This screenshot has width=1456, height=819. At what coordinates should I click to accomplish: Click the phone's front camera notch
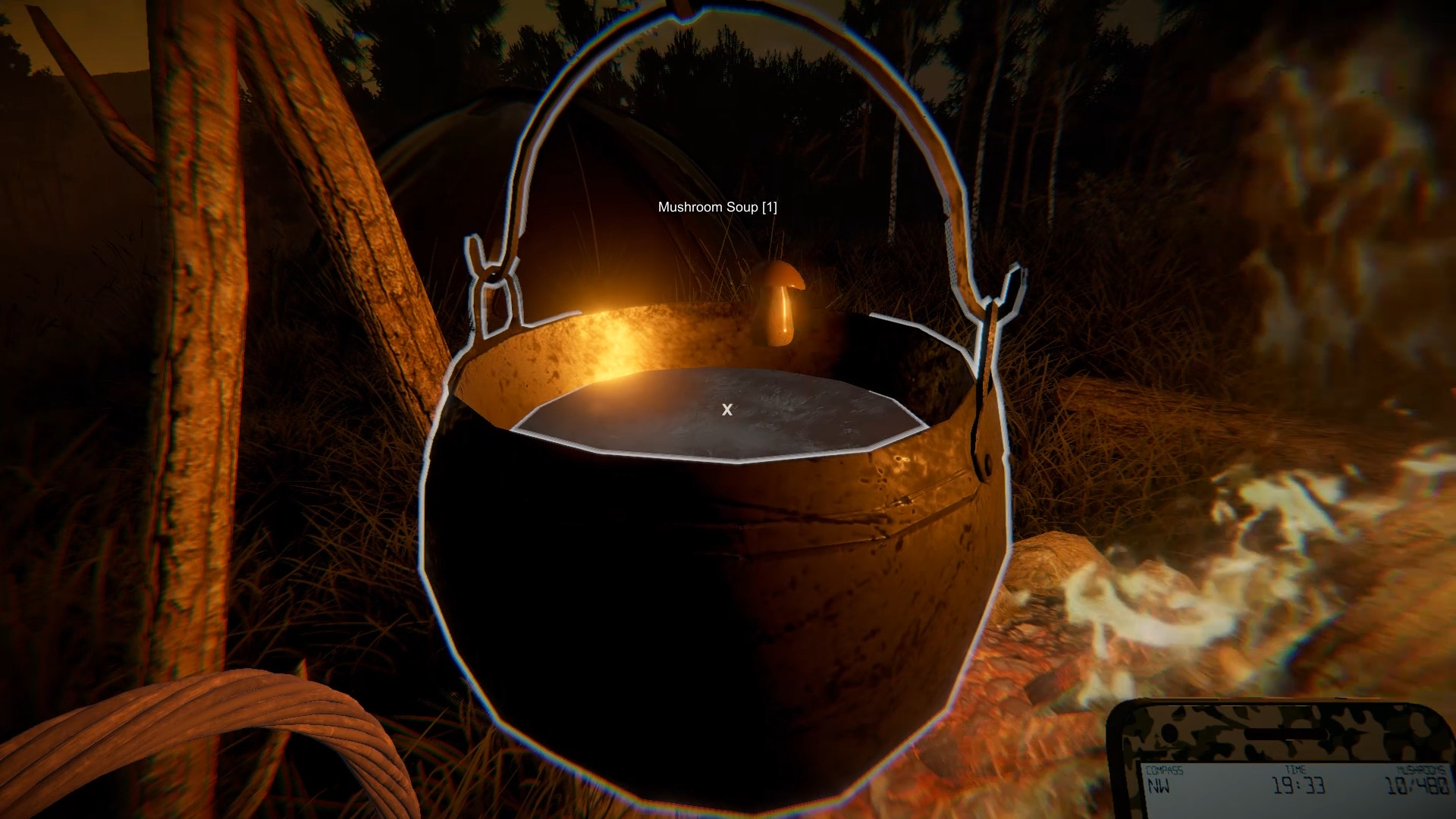1285,733
